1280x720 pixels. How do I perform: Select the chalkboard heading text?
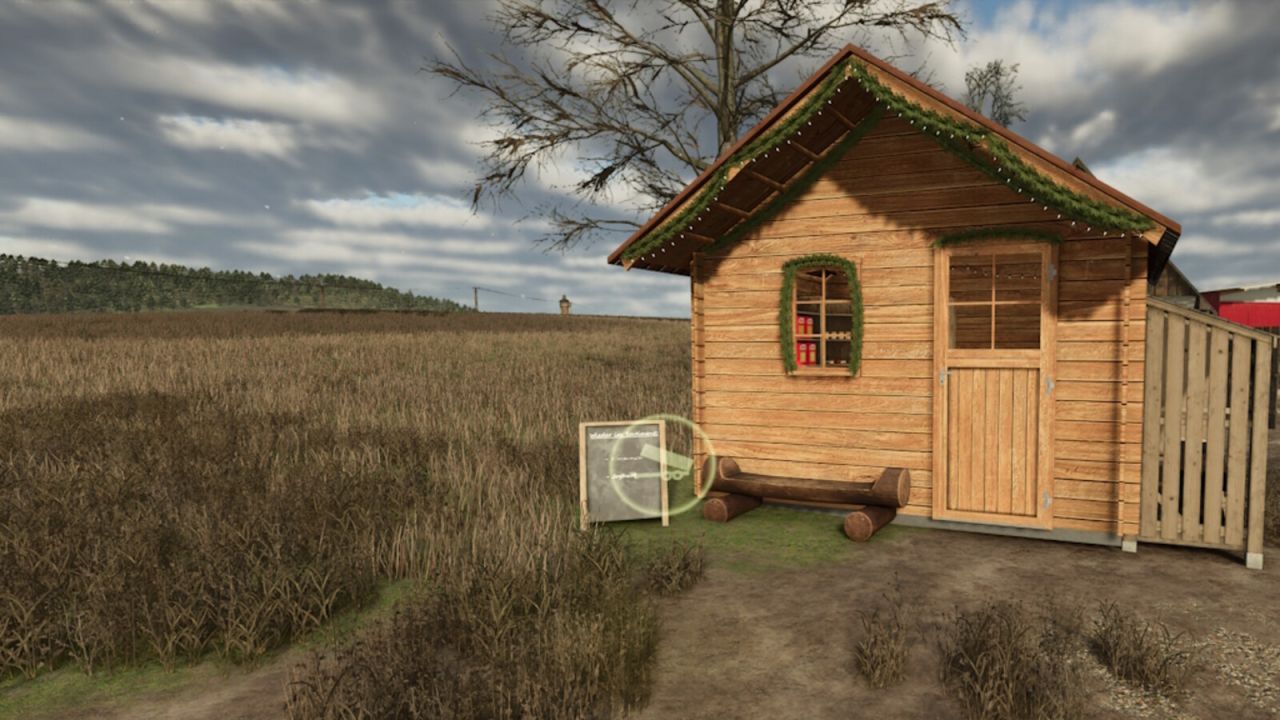(x=624, y=434)
